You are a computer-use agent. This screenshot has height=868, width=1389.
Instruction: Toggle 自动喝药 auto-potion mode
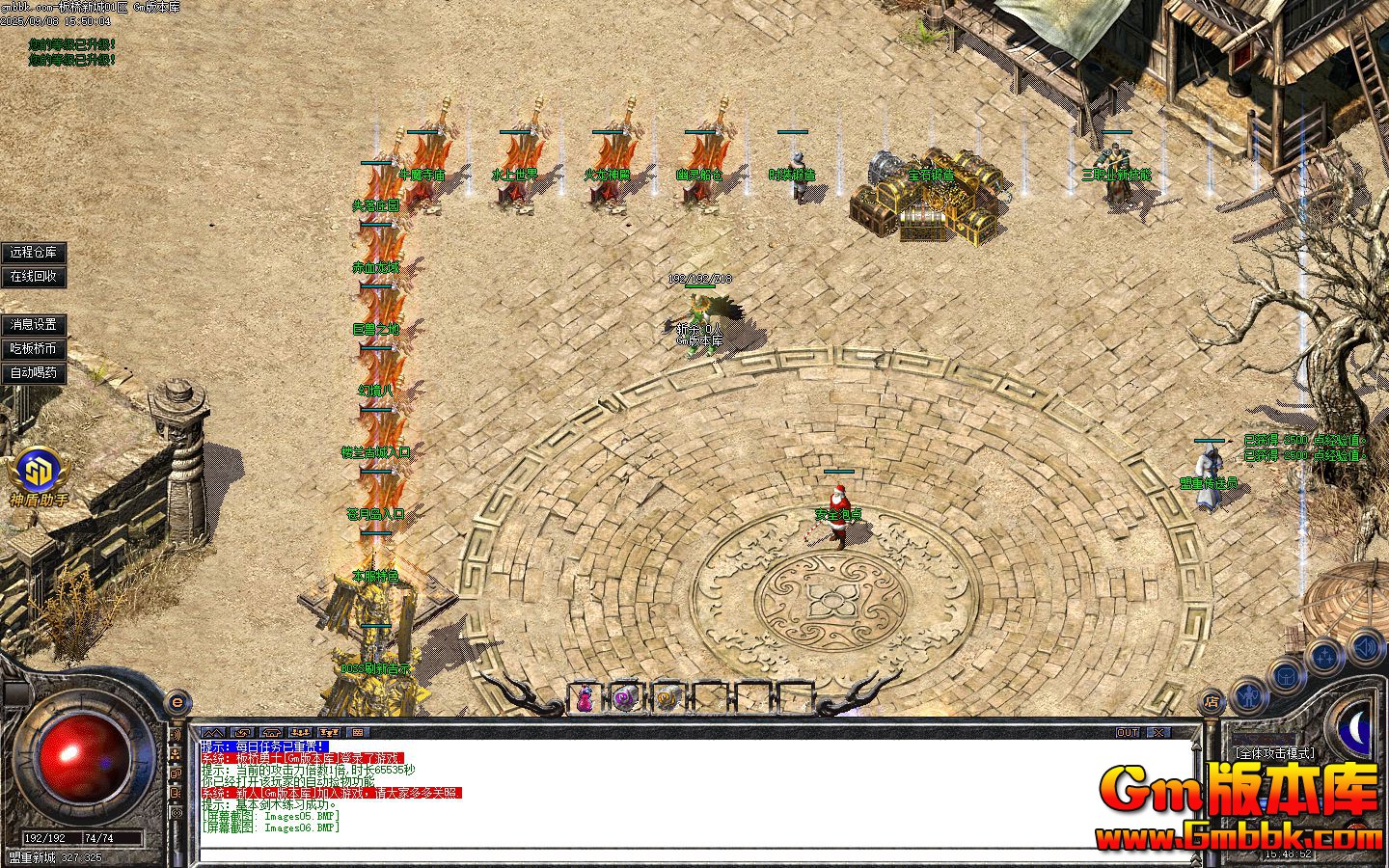click(x=36, y=369)
